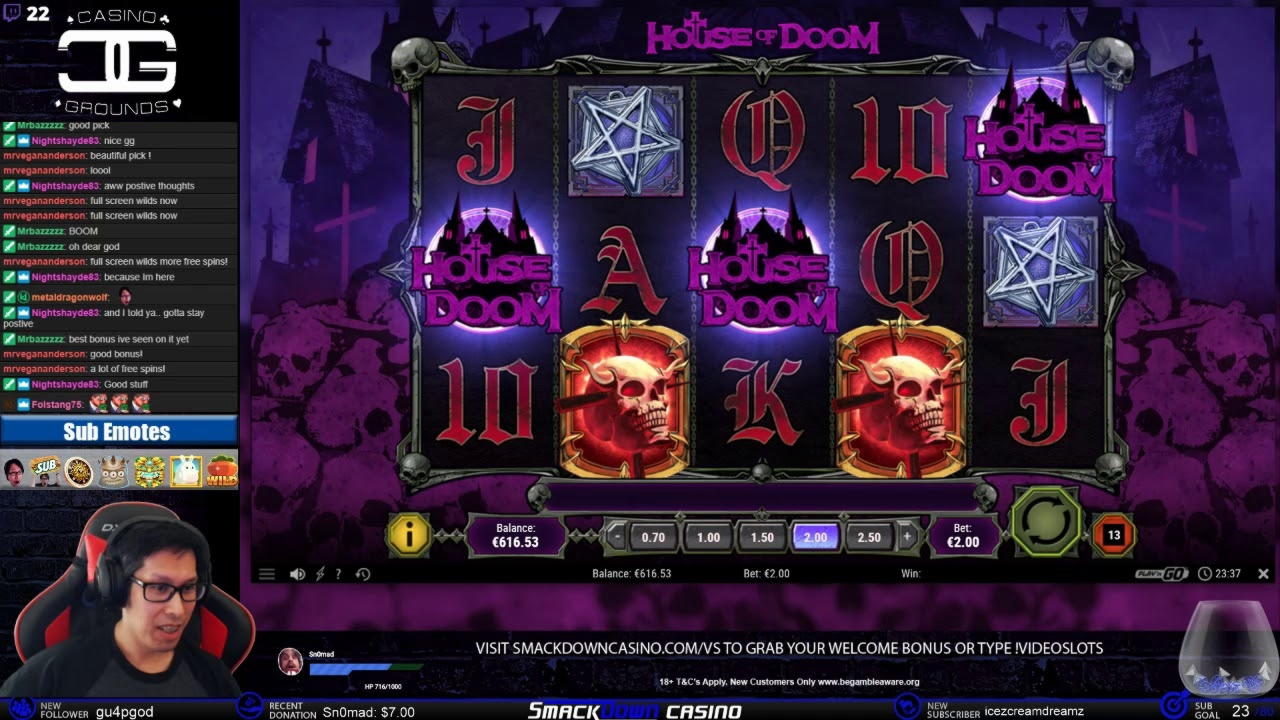Close the game with the X button
The image size is (1280, 720).
click(x=1263, y=574)
